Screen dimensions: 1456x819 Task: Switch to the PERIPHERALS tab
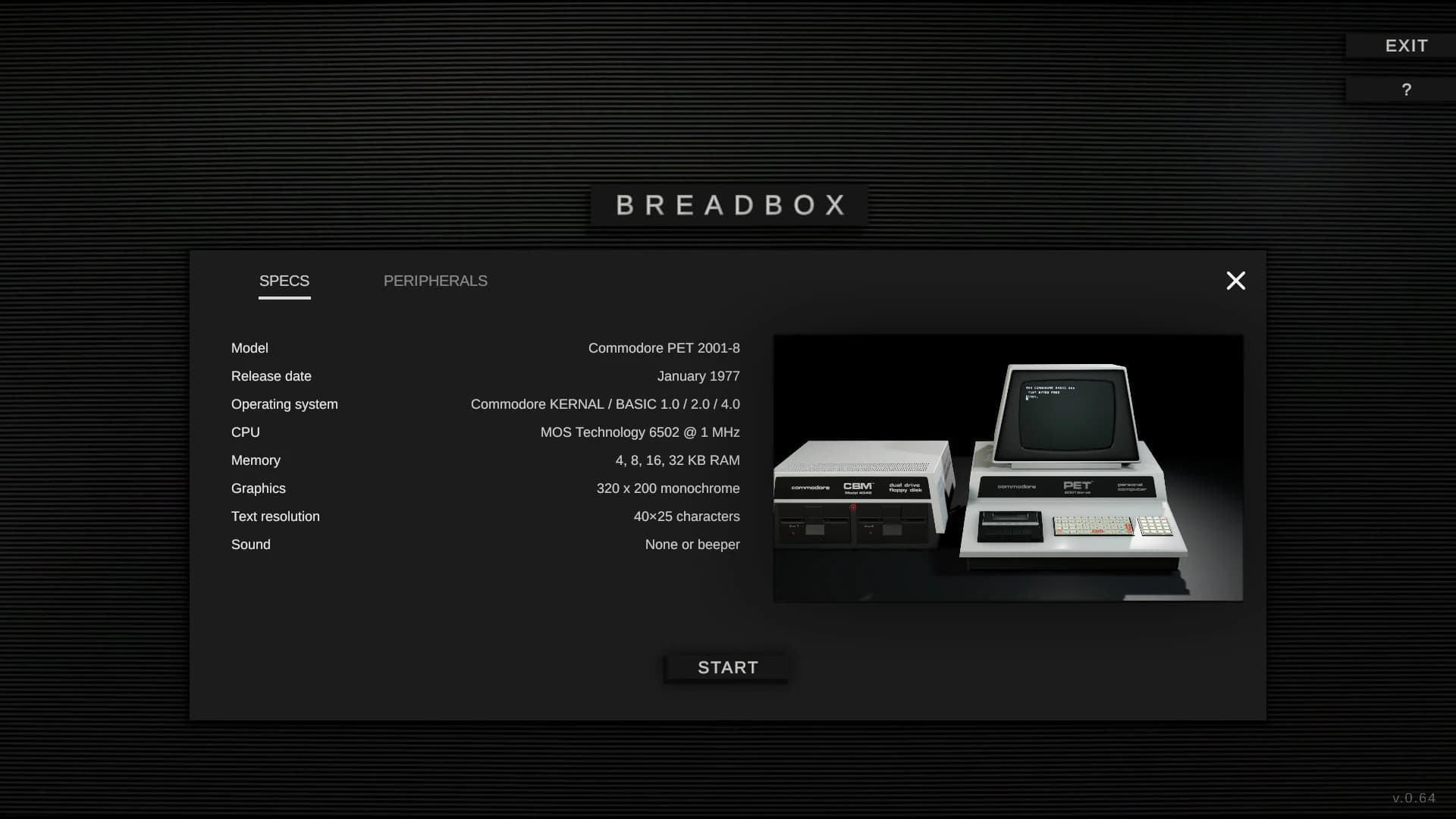tap(436, 281)
